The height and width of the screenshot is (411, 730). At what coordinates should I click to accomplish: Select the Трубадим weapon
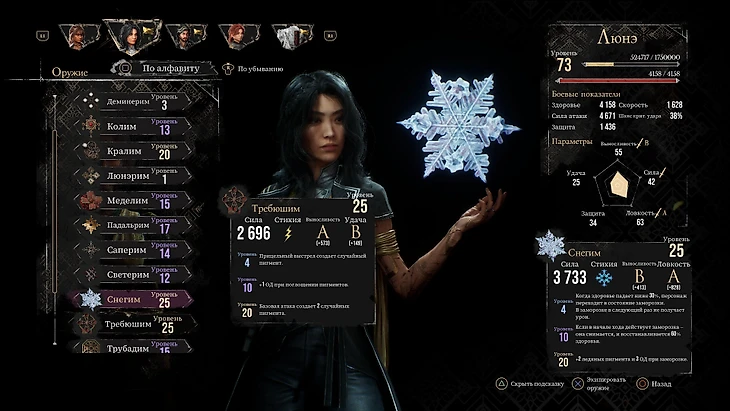130,348
